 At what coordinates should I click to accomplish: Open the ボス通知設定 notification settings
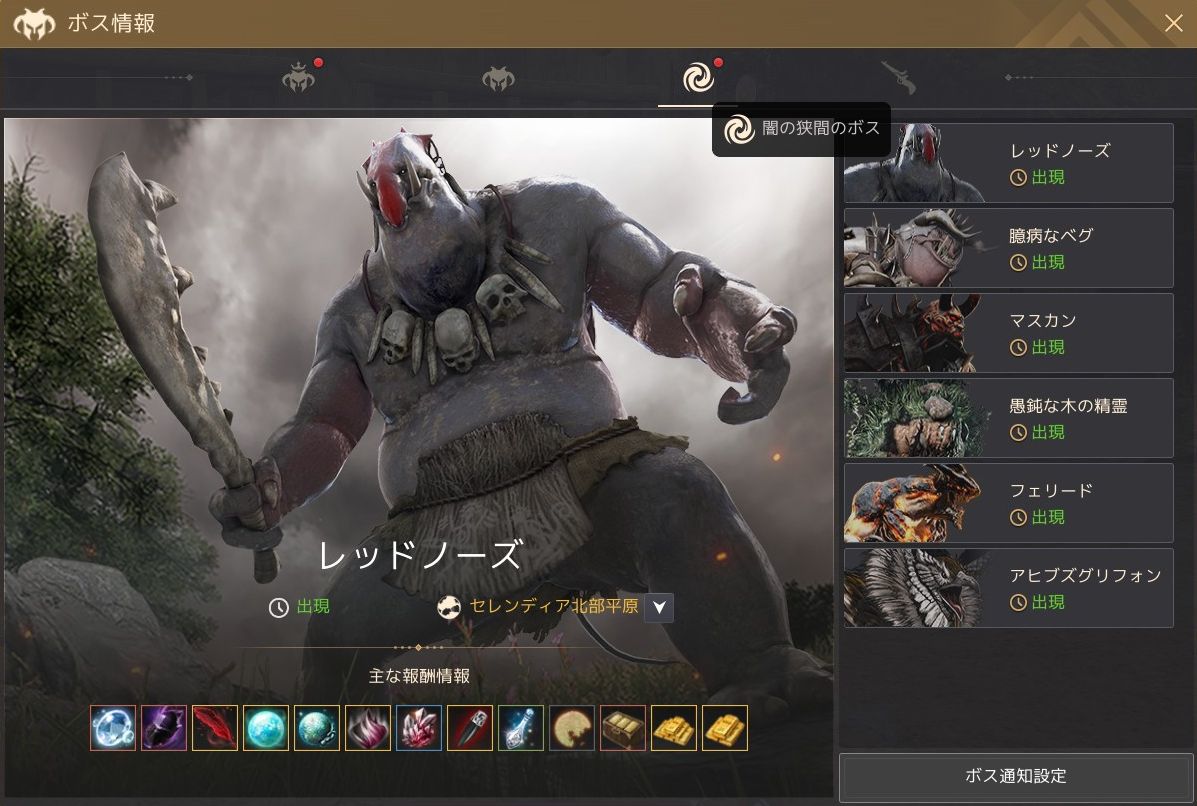click(x=1015, y=776)
